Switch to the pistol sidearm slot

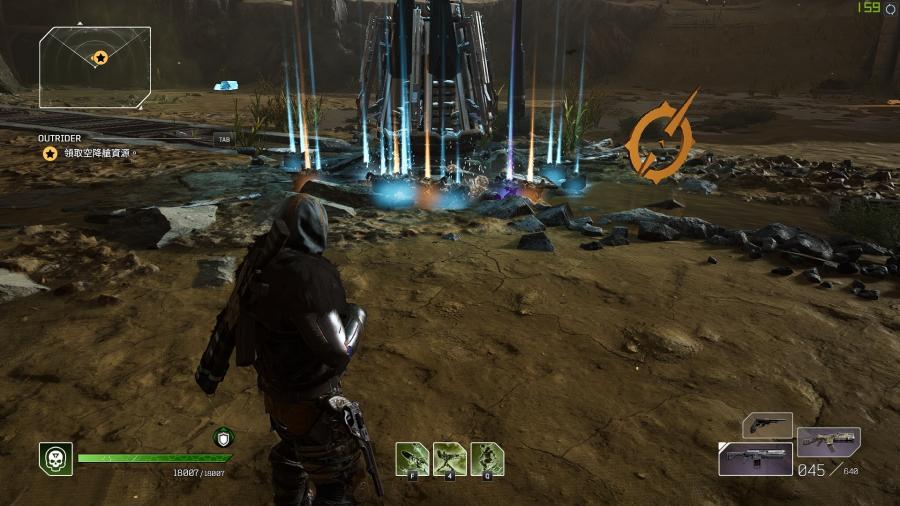click(x=767, y=425)
